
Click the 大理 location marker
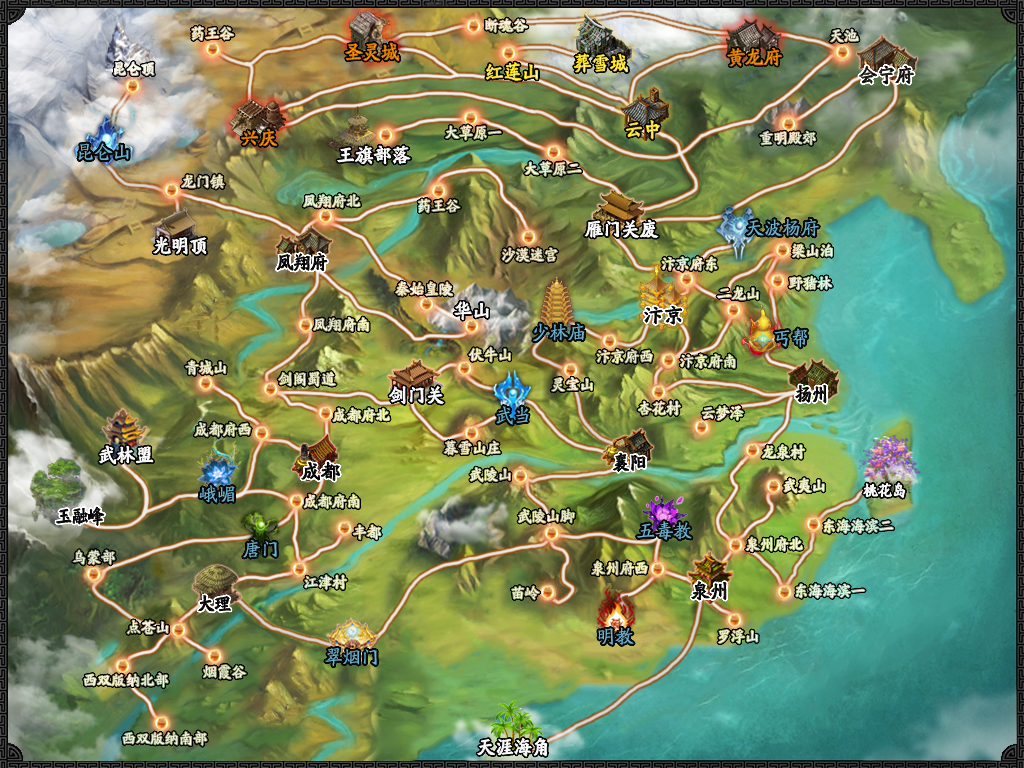click(x=215, y=583)
